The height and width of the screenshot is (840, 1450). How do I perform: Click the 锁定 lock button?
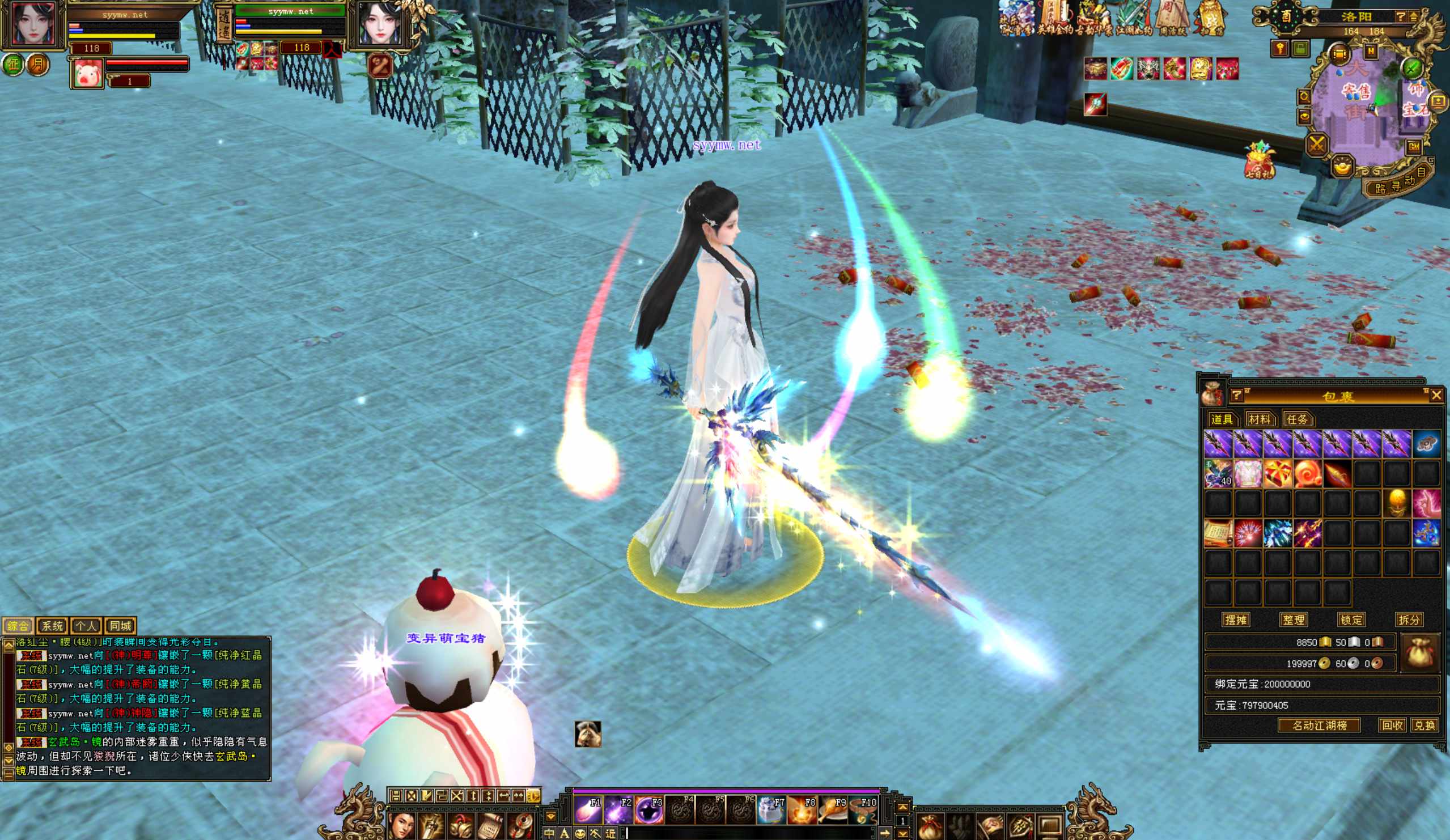tap(1351, 620)
